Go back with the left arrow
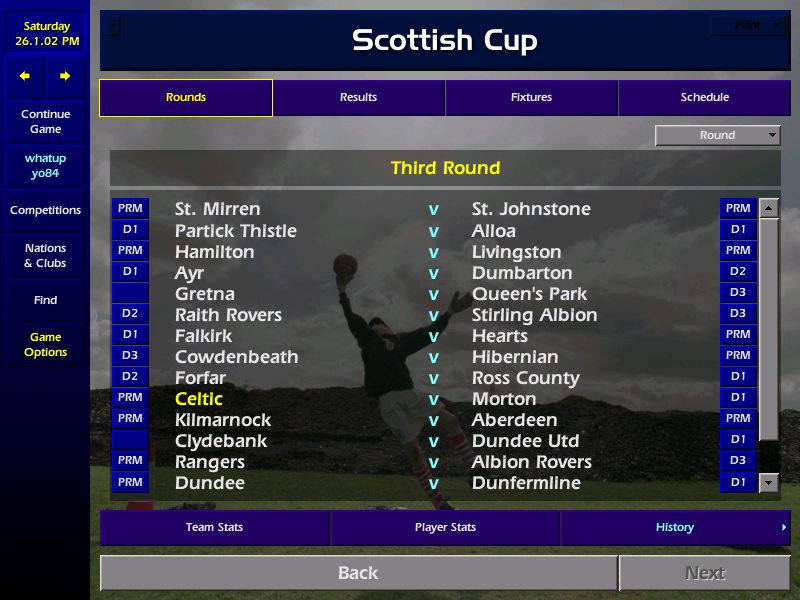Viewport: 800px width, 600px height. tap(25, 76)
